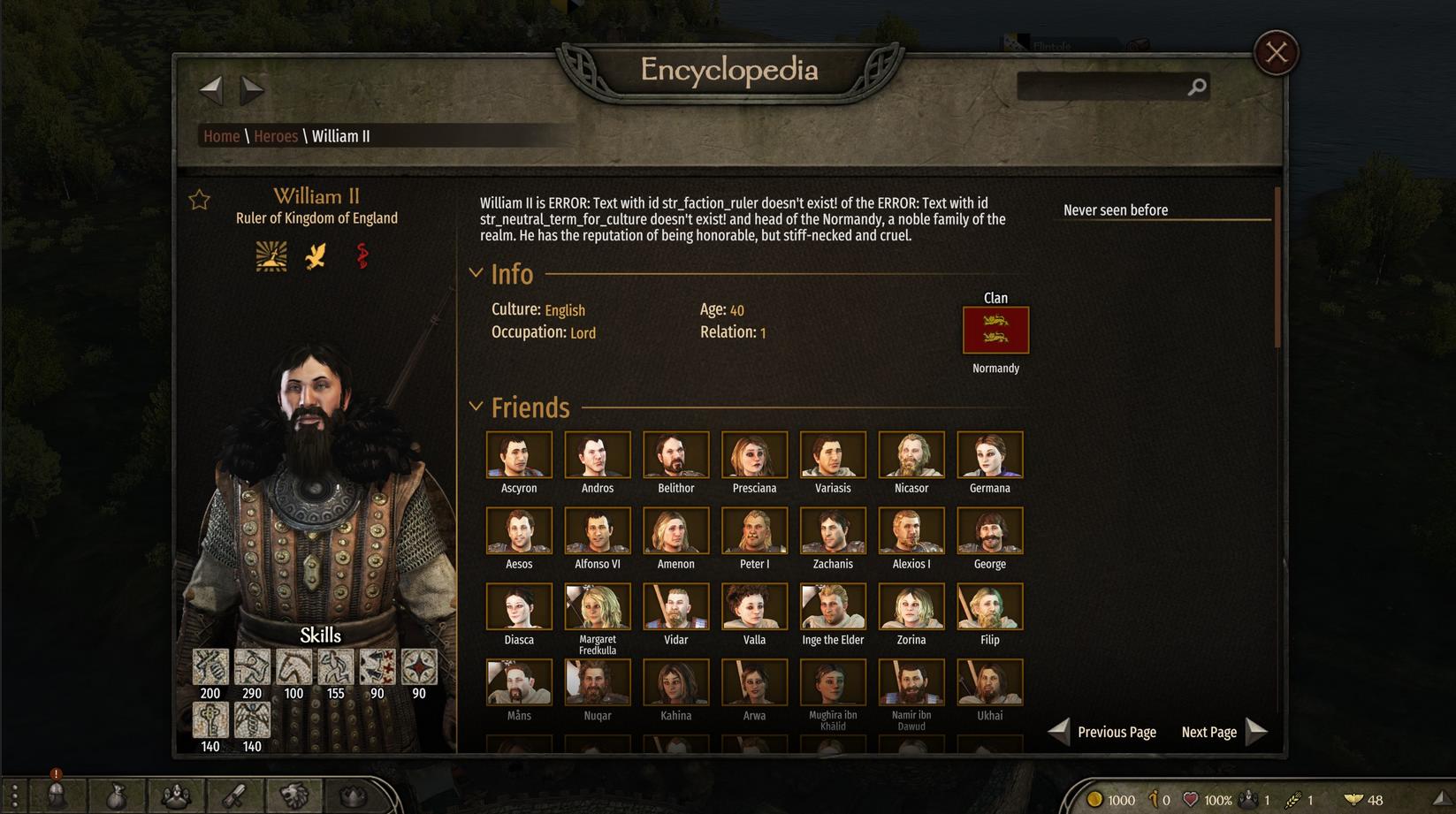Go forward with the right arrow button
1456x814 pixels.
pyautogui.click(x=252, y=87)
